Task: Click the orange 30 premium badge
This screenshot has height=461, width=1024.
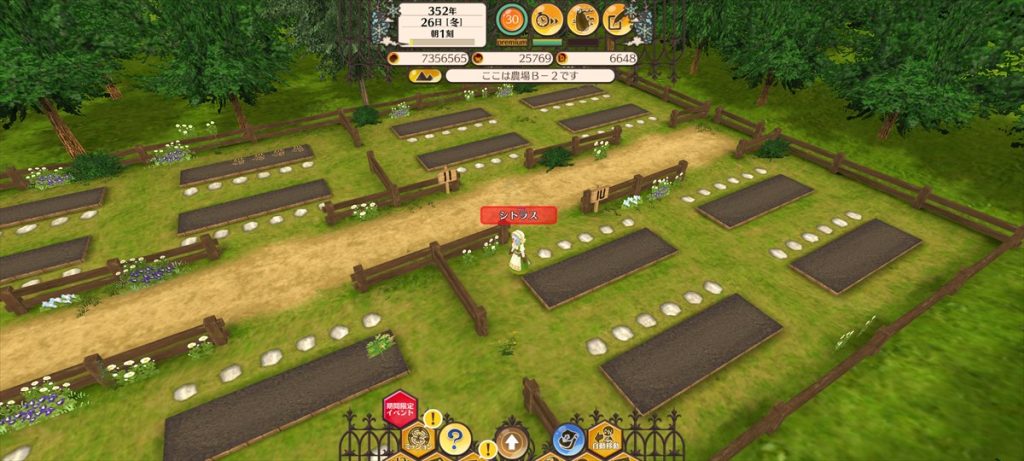Action: pyautogui.click(x=512, y=18)
